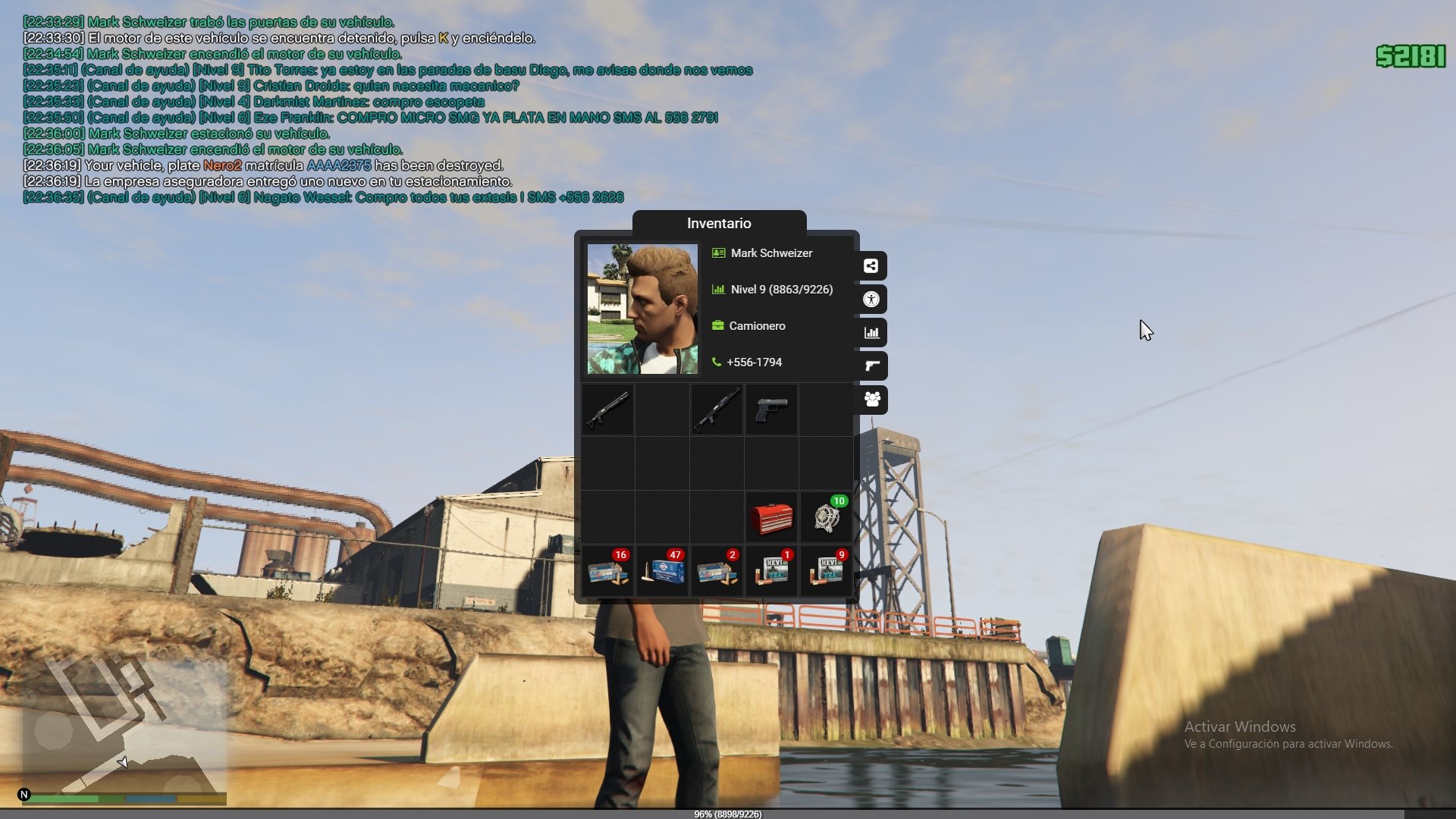The image size is (1456, 819).
Task: Click the character portrait thumbnail
Action: click(642, 309)
